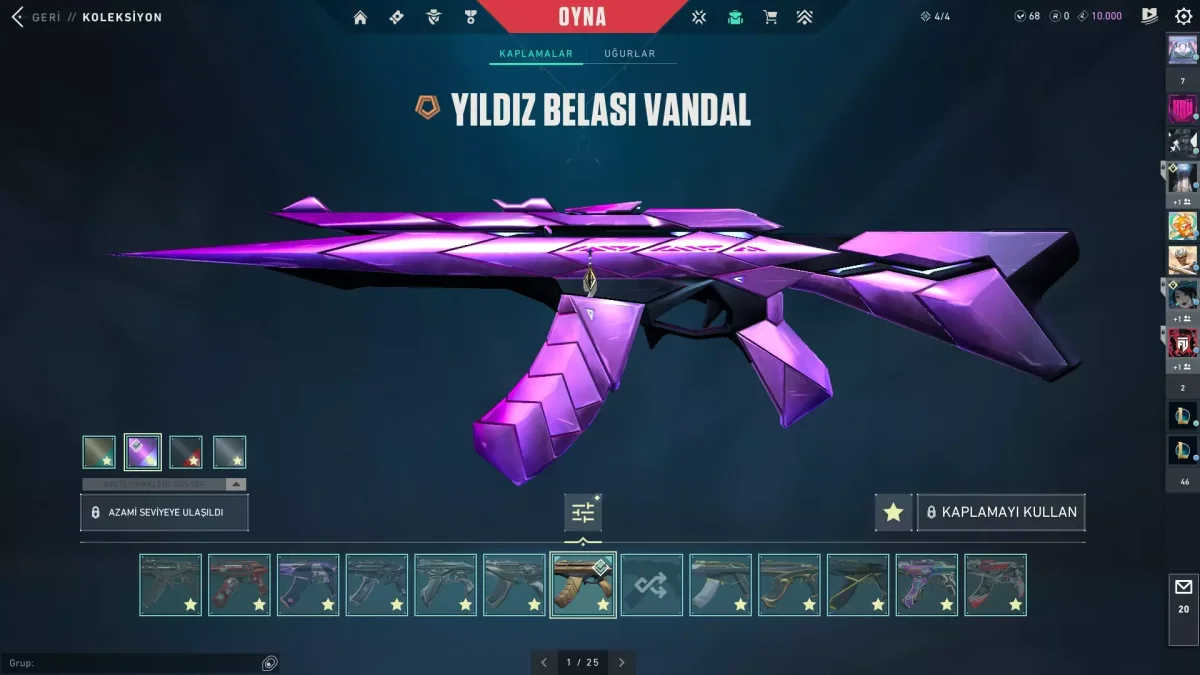Go back with the GERİ arrow
This screenshot has height=675, width=1200.
[18, 17]
